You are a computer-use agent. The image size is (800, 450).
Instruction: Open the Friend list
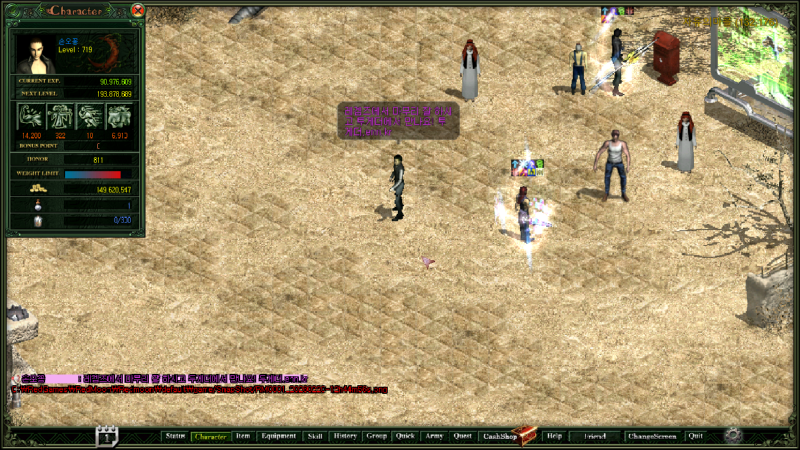point(595,437)
